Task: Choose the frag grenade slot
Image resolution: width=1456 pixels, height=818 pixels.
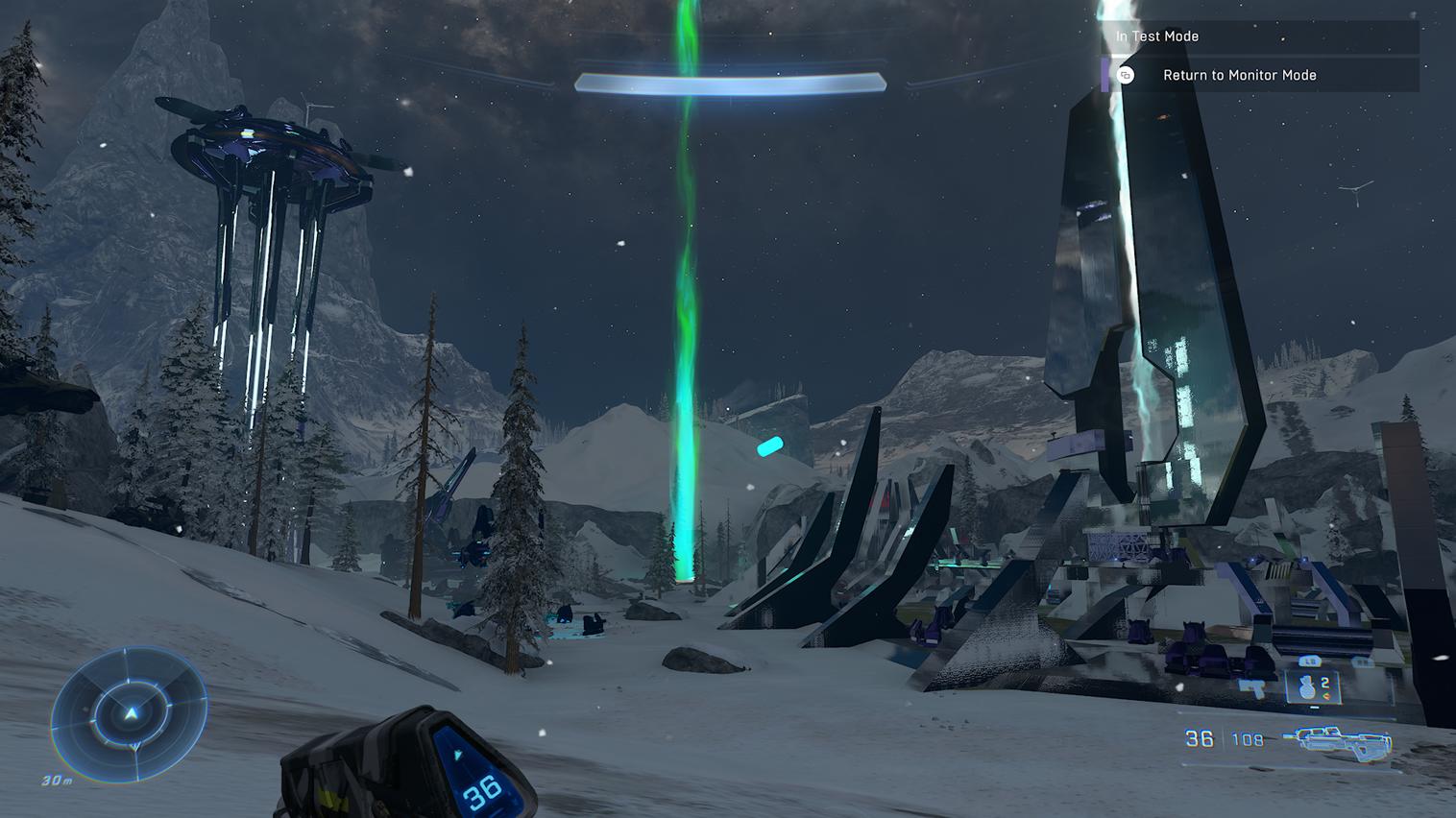Action: tap(1313, 687)
